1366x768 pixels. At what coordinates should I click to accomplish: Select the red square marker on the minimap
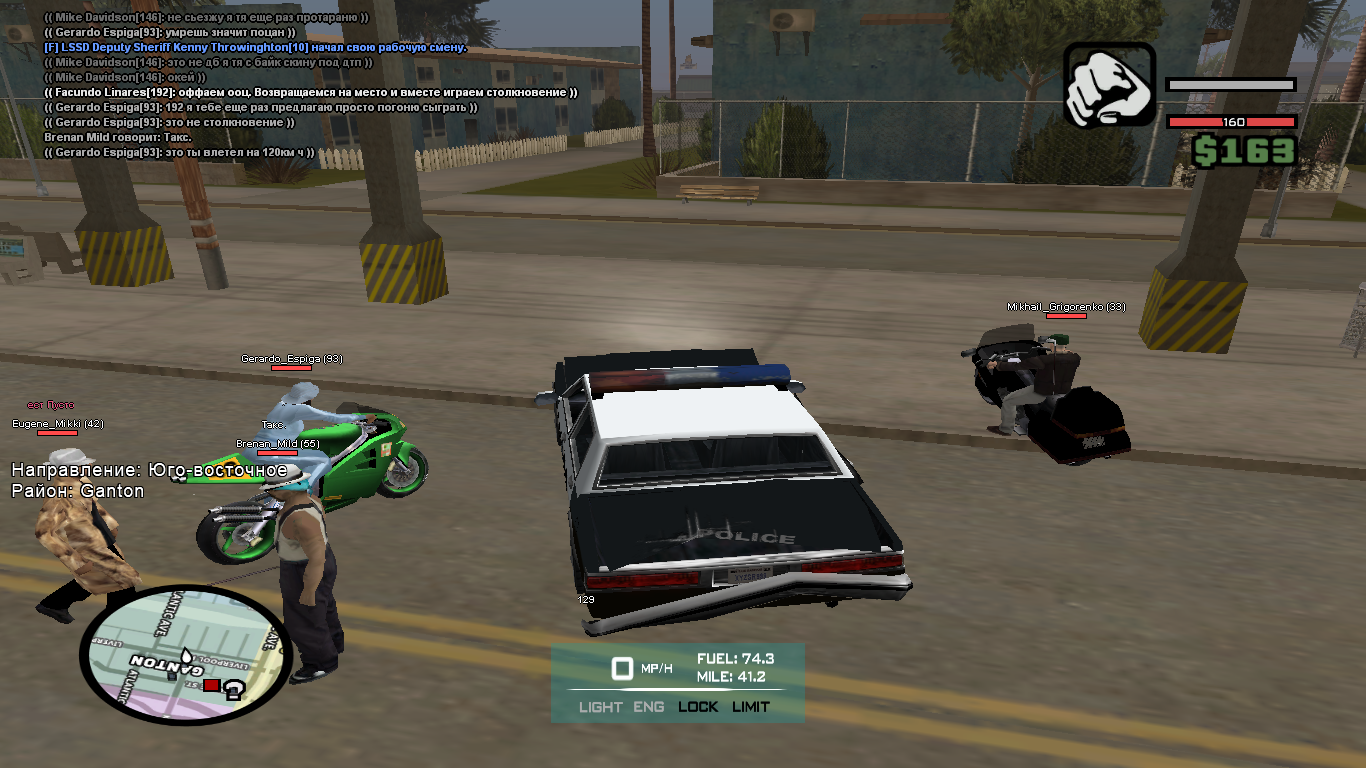(211, 685)
